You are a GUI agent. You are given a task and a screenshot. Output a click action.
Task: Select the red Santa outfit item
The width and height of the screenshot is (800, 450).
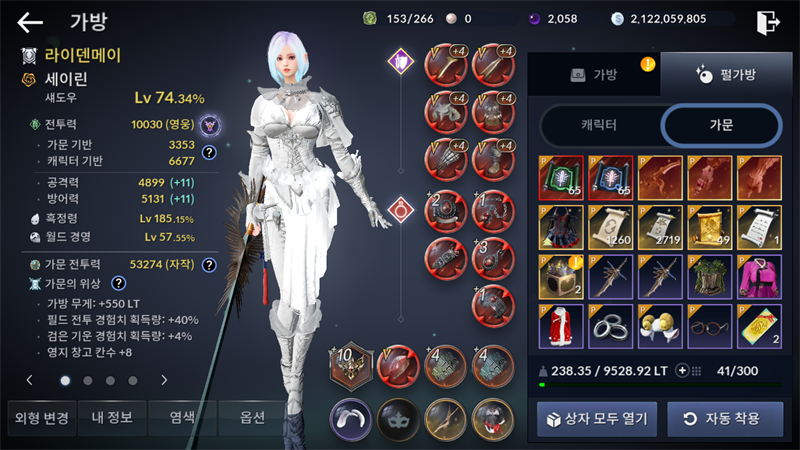(x=560, y=327)
